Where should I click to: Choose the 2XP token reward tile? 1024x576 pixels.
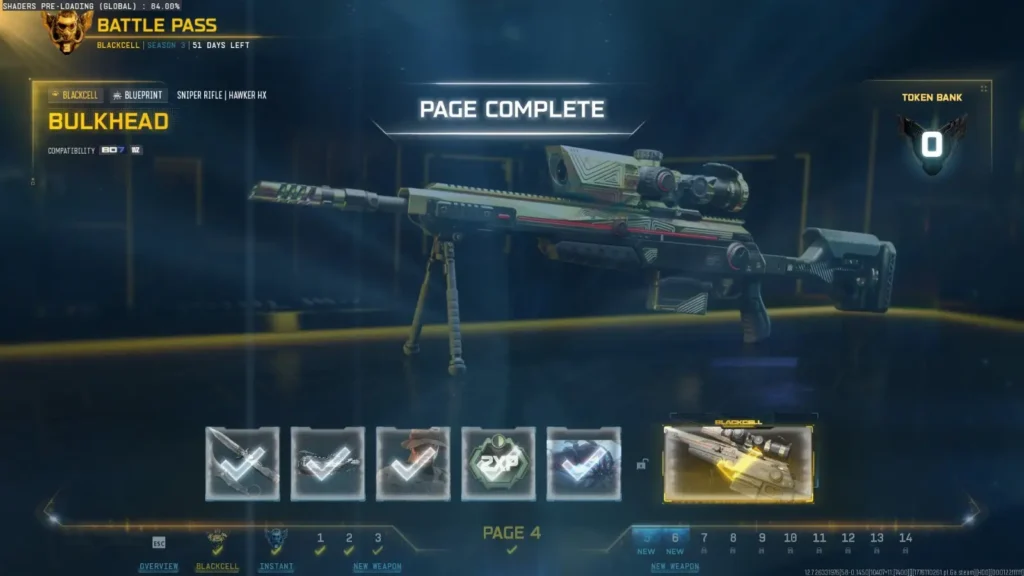(498, 463)
